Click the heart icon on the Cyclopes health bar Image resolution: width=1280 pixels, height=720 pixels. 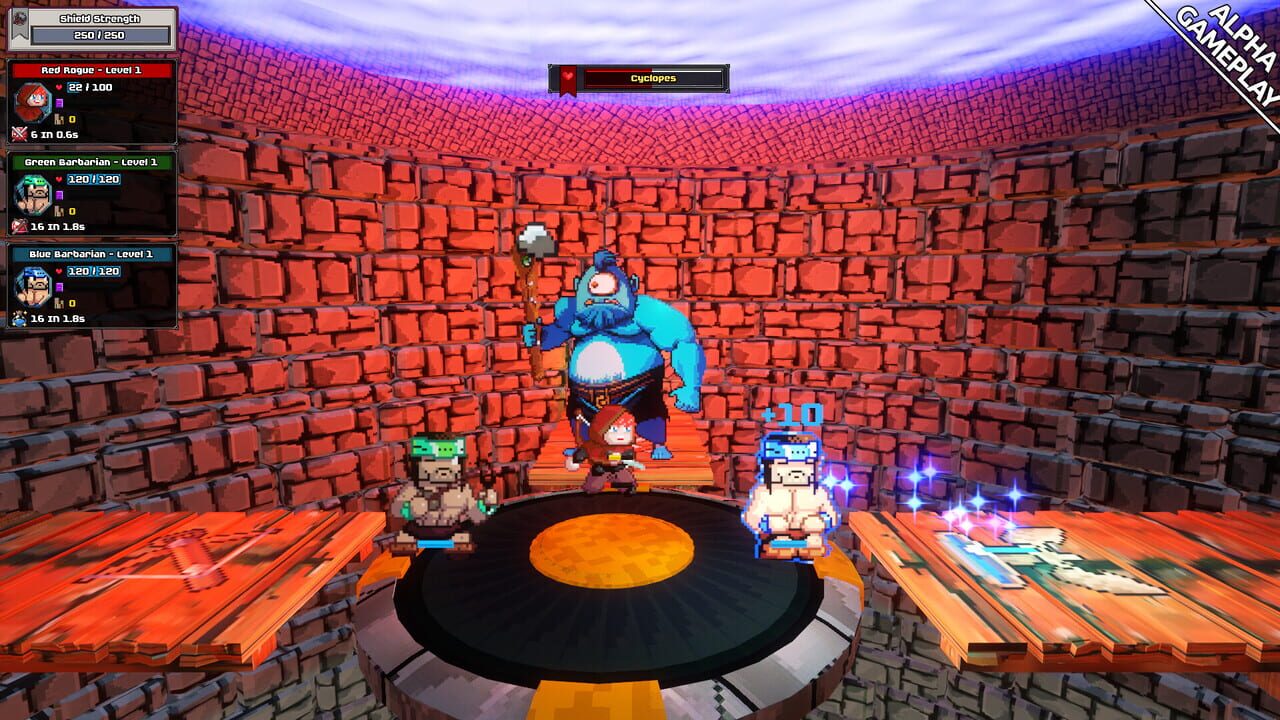click(567, 76)
